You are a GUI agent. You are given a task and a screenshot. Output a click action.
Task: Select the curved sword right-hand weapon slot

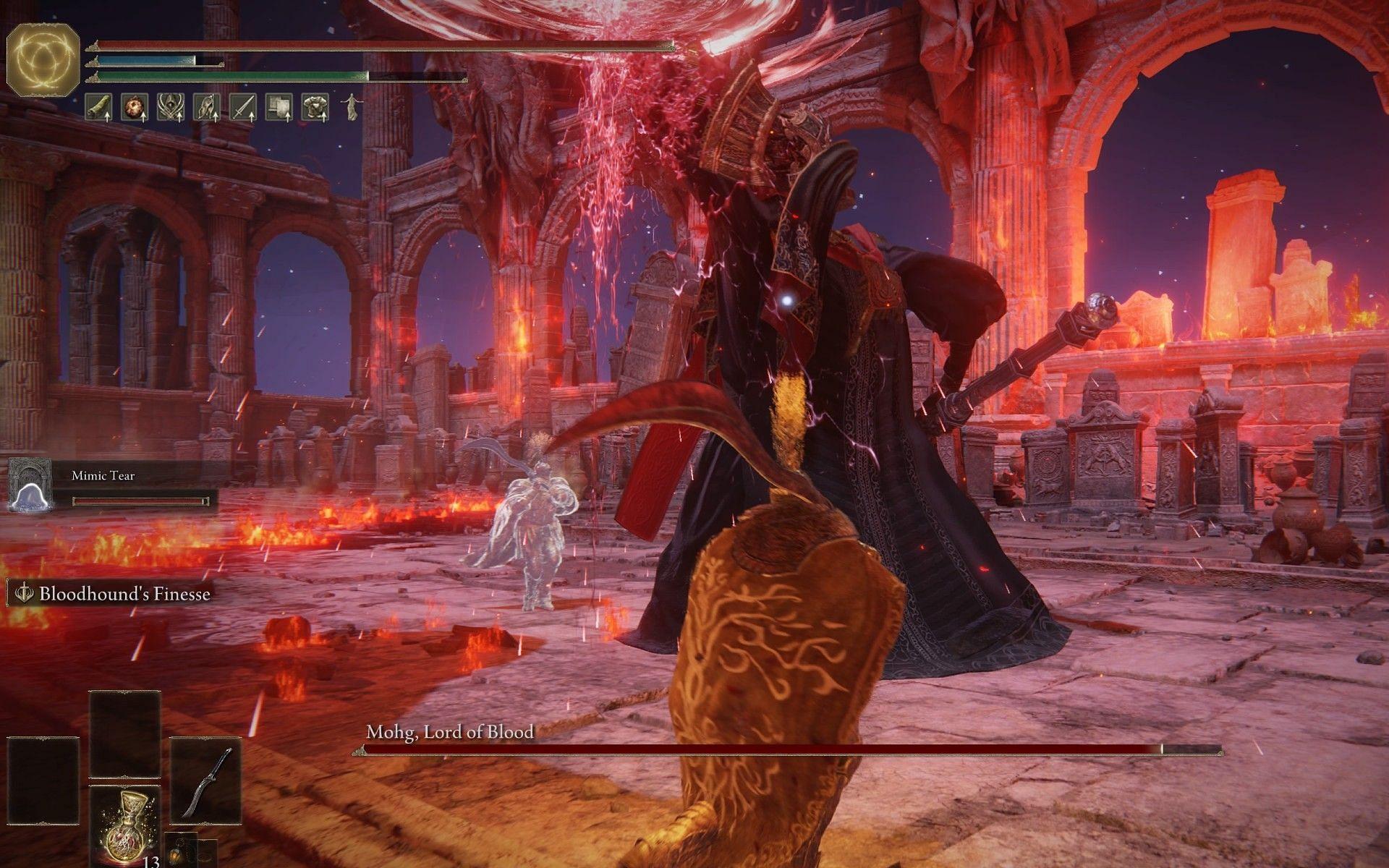205,781
